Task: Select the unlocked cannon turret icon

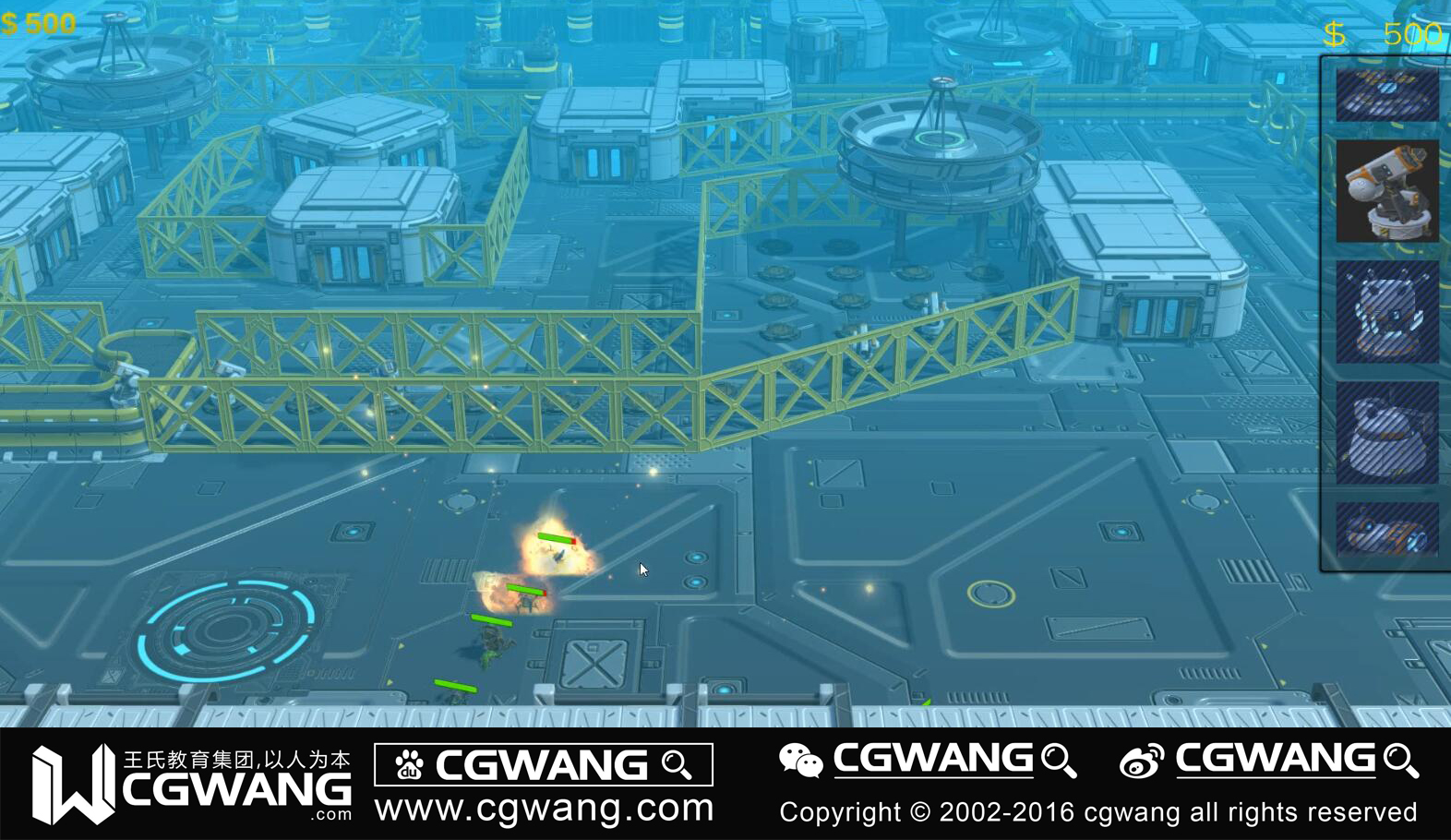Action: tap(1386, 191)
